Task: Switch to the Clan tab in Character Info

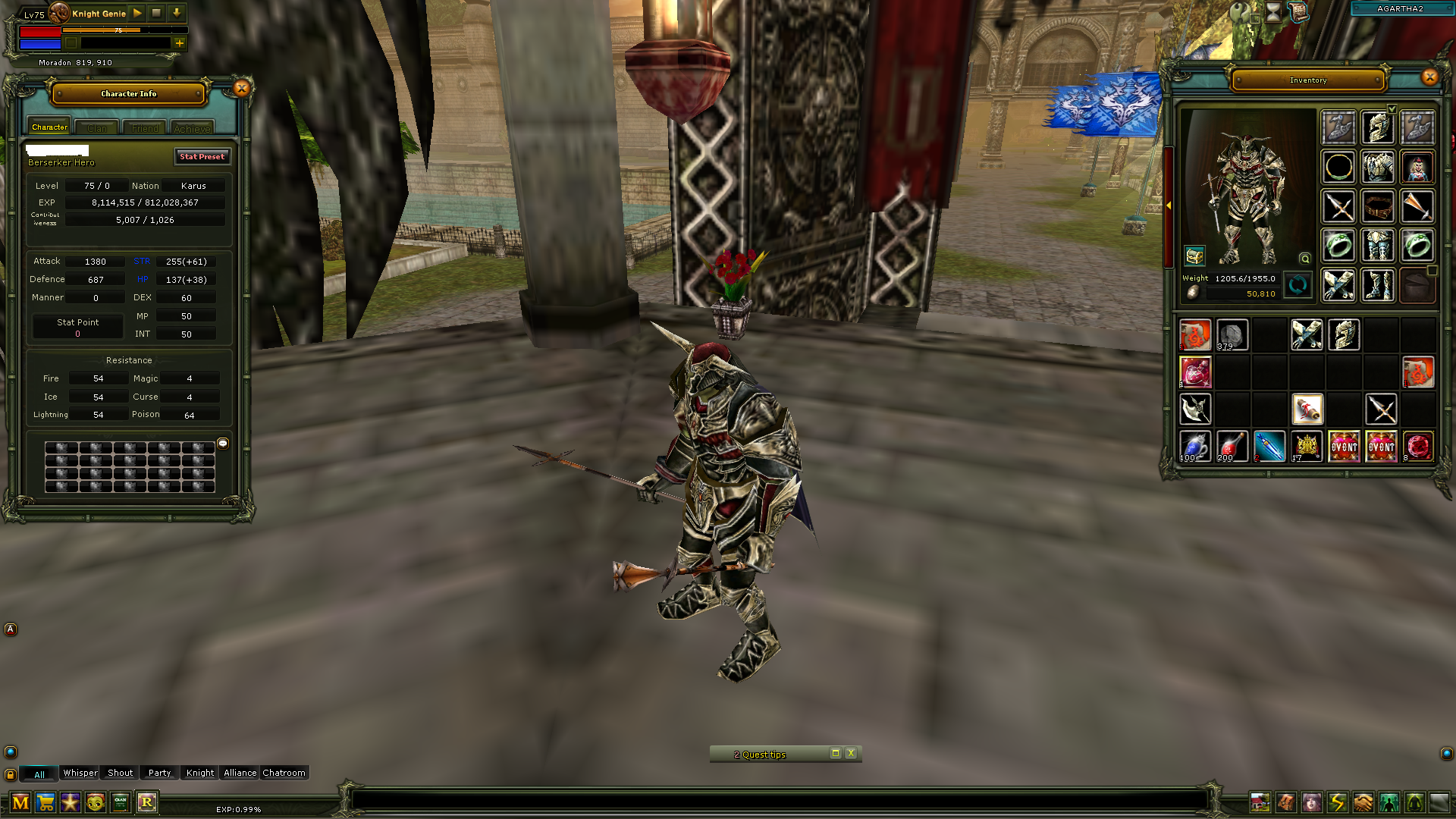Action: click(x=96, y=127)
